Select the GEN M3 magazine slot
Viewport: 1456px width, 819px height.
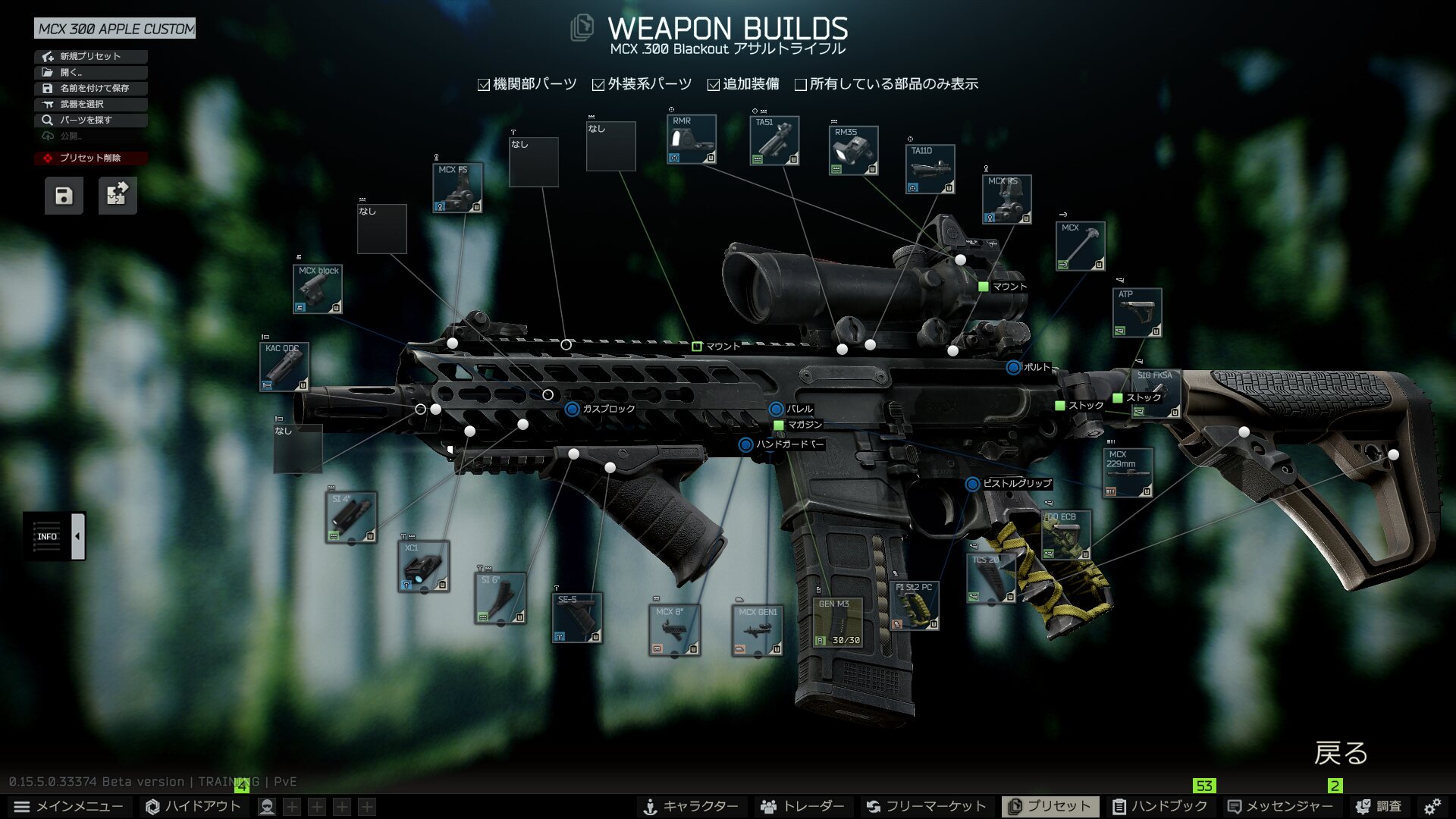(838, 623)
